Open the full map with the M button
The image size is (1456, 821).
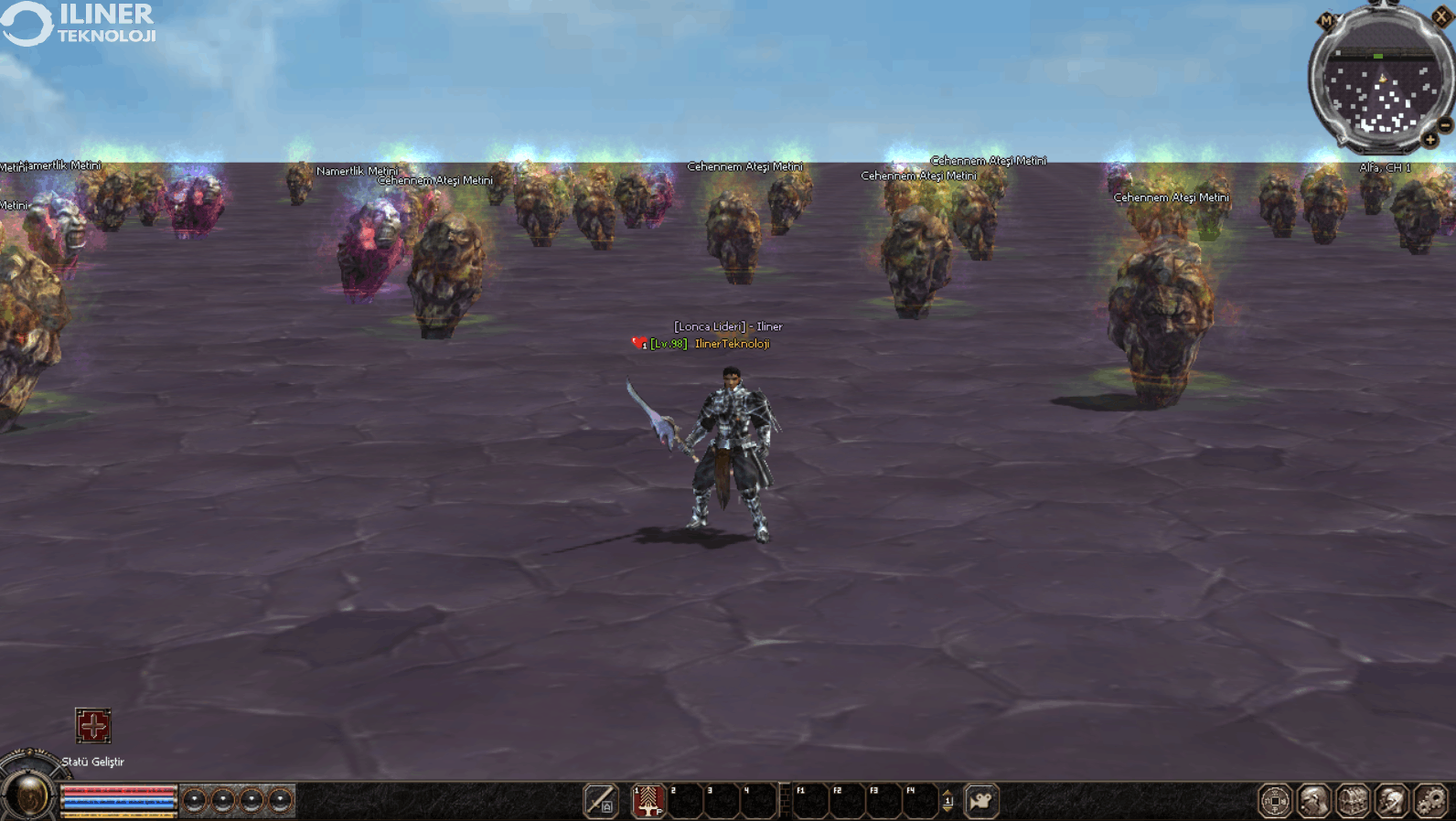[1326, 20]
